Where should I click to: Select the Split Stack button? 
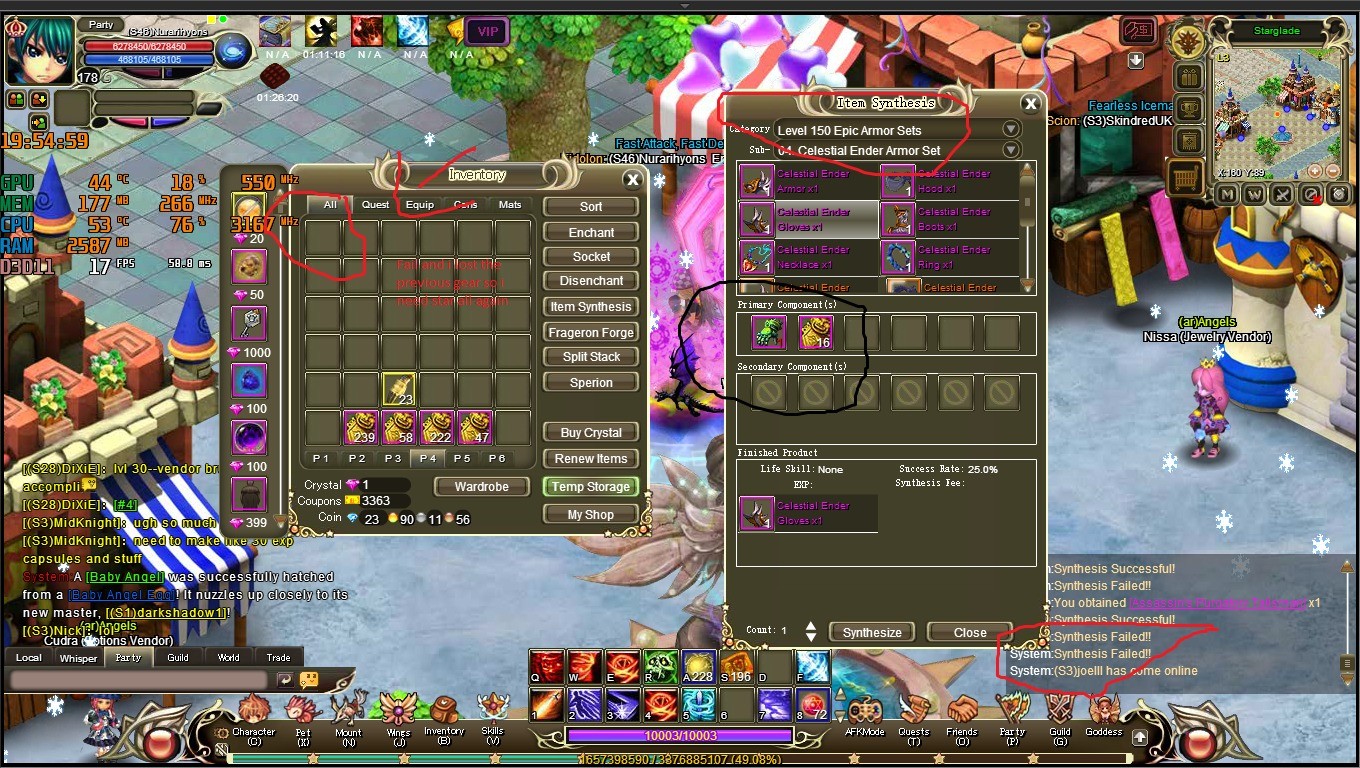pos(591,357)
